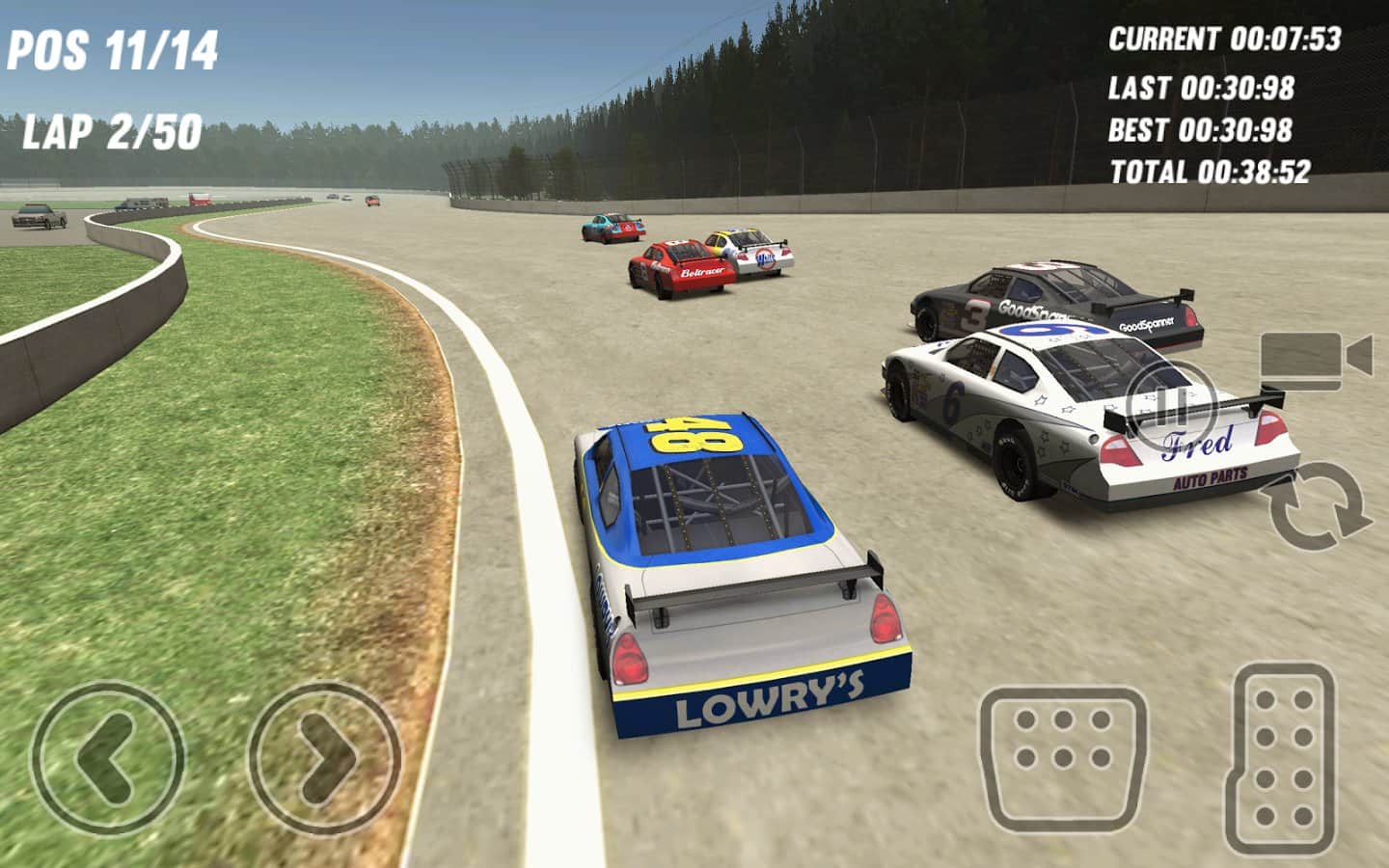Tap the brake pedal
Image resolution: width=1389 pixels, height=868 pixels.
(x=1063, y=760)
